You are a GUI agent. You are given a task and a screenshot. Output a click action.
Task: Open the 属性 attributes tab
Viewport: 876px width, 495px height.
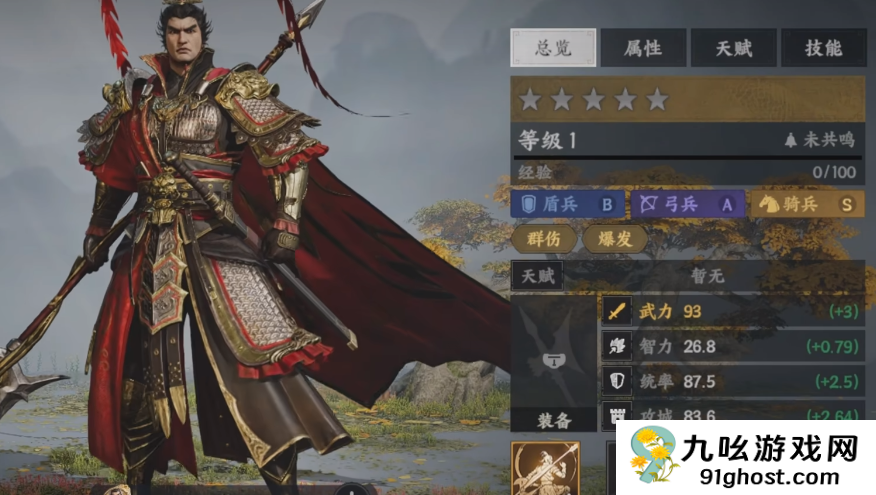point(643,48)
